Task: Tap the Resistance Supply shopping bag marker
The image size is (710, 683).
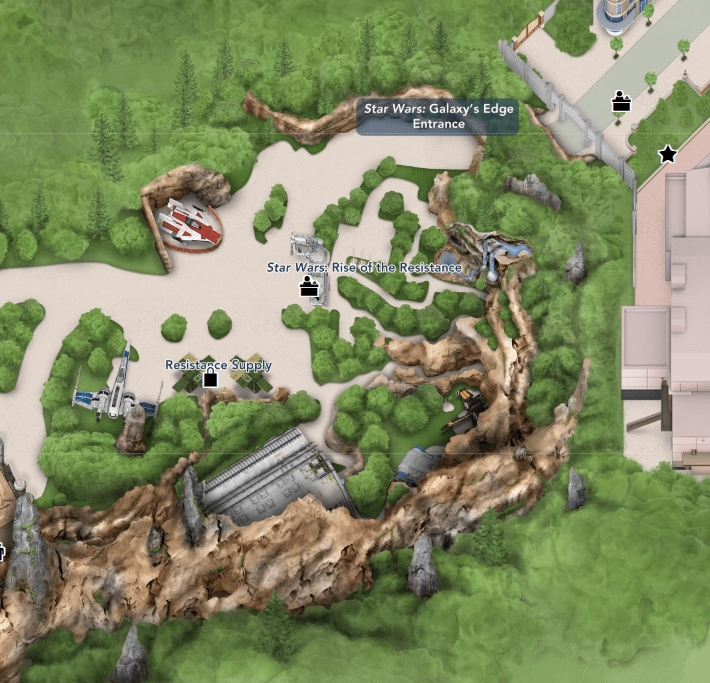Action: [x=210, y=379]
